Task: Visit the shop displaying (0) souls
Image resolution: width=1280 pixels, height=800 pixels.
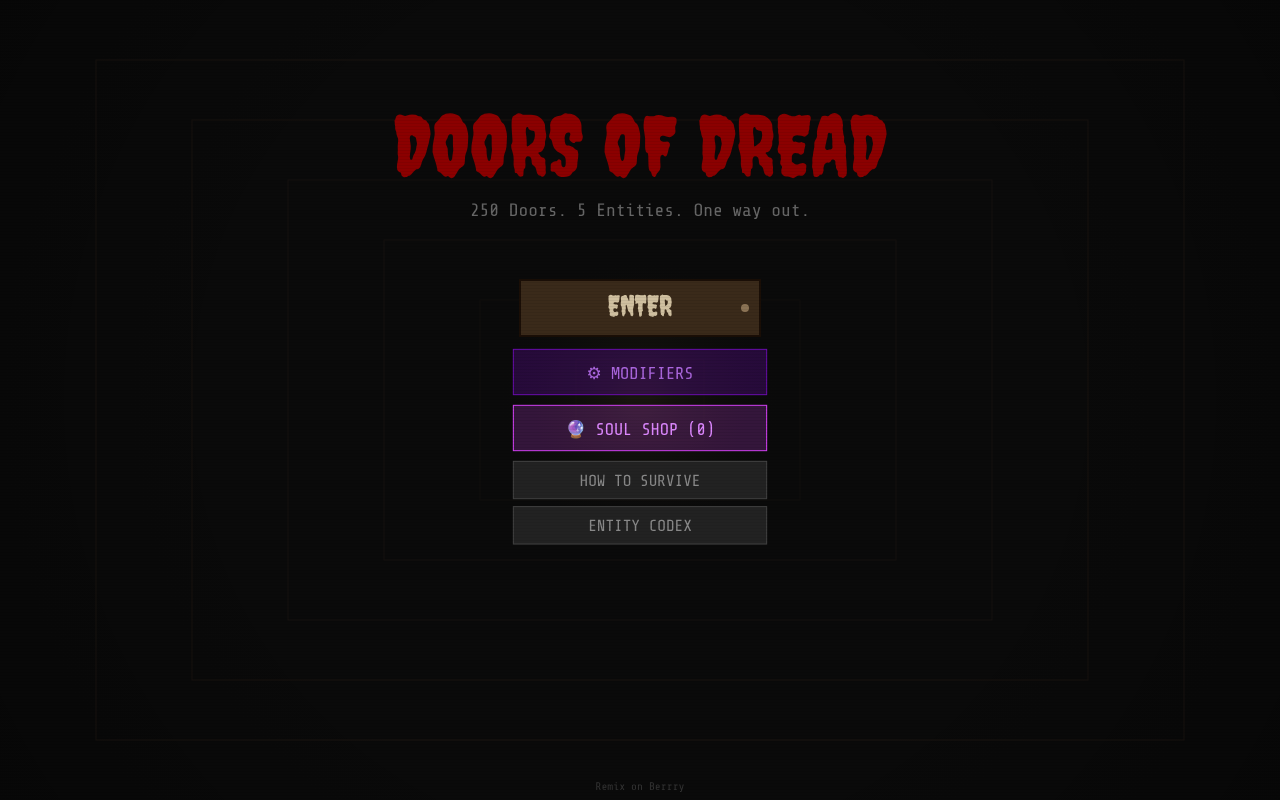Action: tap(640, 428)
